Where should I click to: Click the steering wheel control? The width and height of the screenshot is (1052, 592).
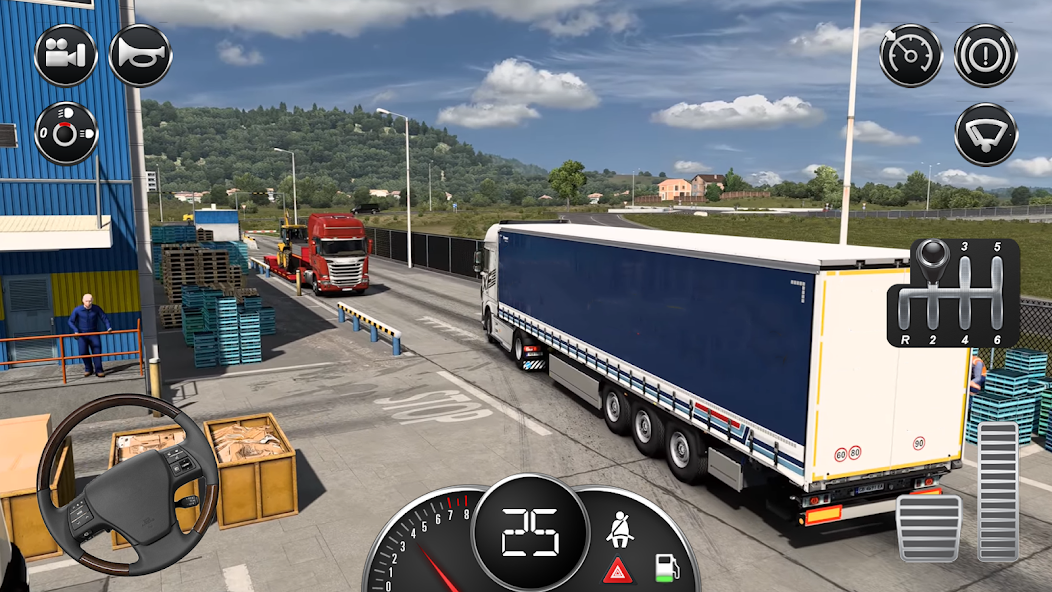(127, 484)
